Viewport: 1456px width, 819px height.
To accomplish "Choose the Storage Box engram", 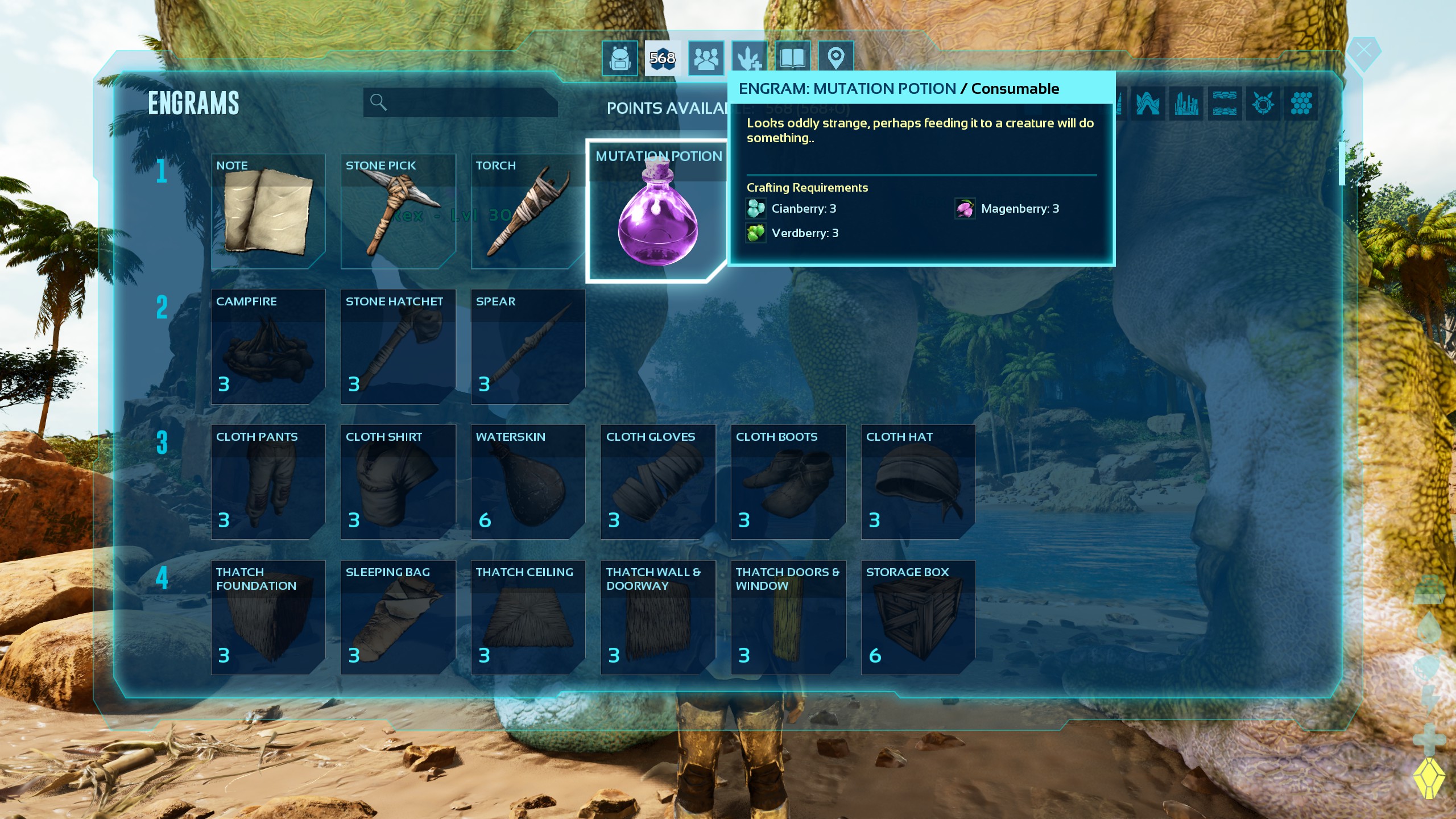I will 918,618.
